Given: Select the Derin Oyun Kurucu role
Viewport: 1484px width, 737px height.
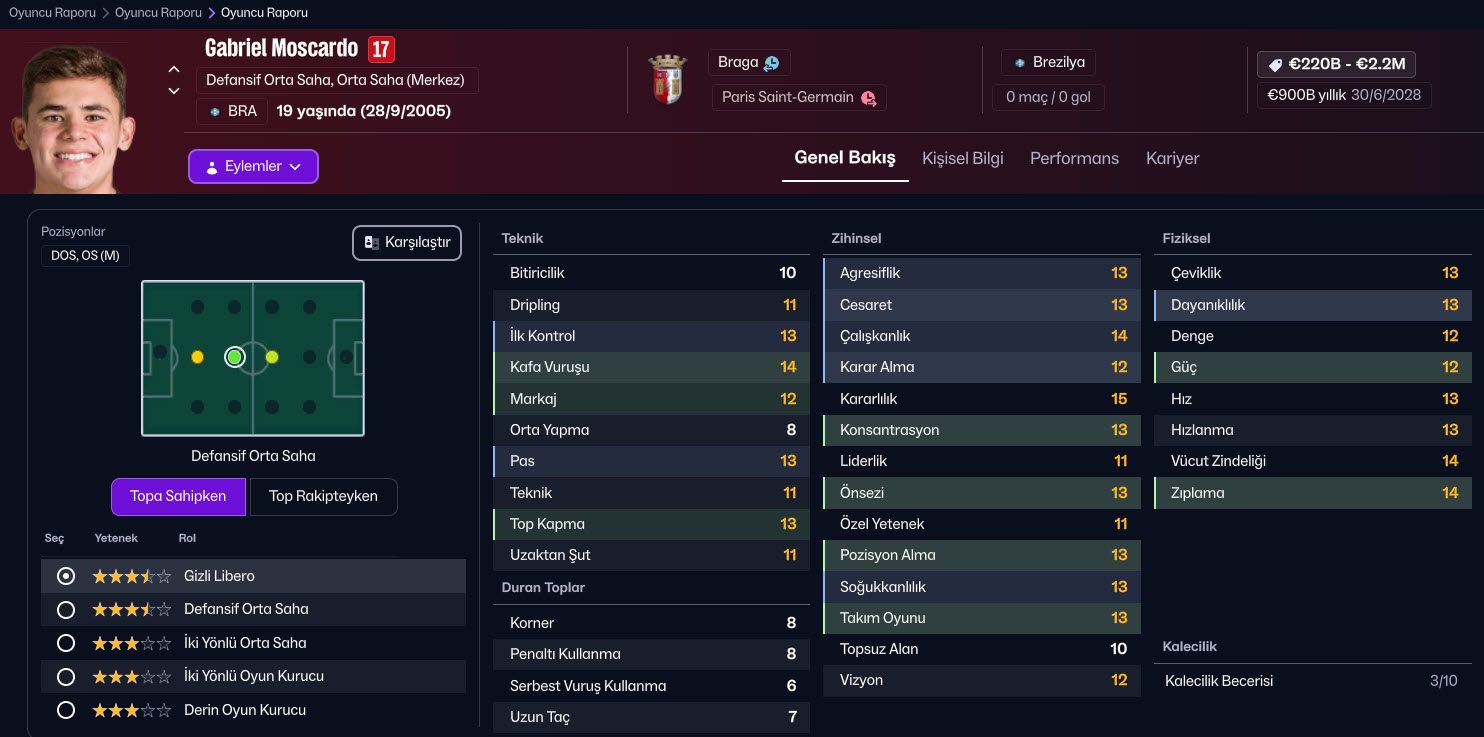Looking at the screenshot, I should click(66, 710).
